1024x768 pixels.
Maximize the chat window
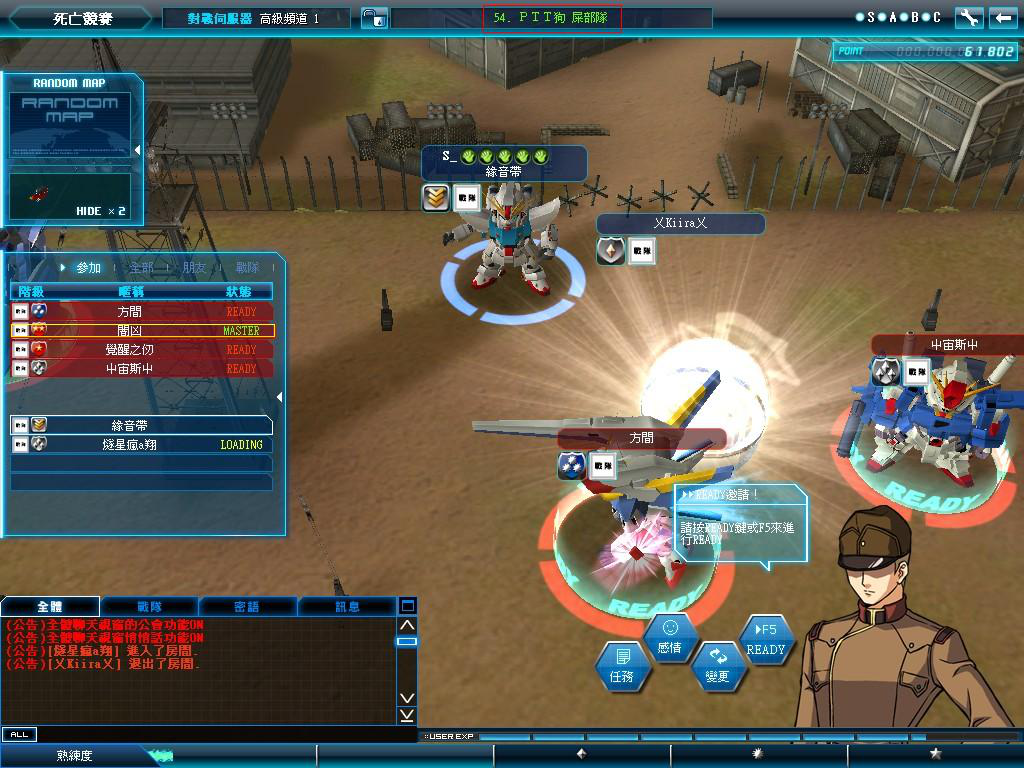click(407, 606)
